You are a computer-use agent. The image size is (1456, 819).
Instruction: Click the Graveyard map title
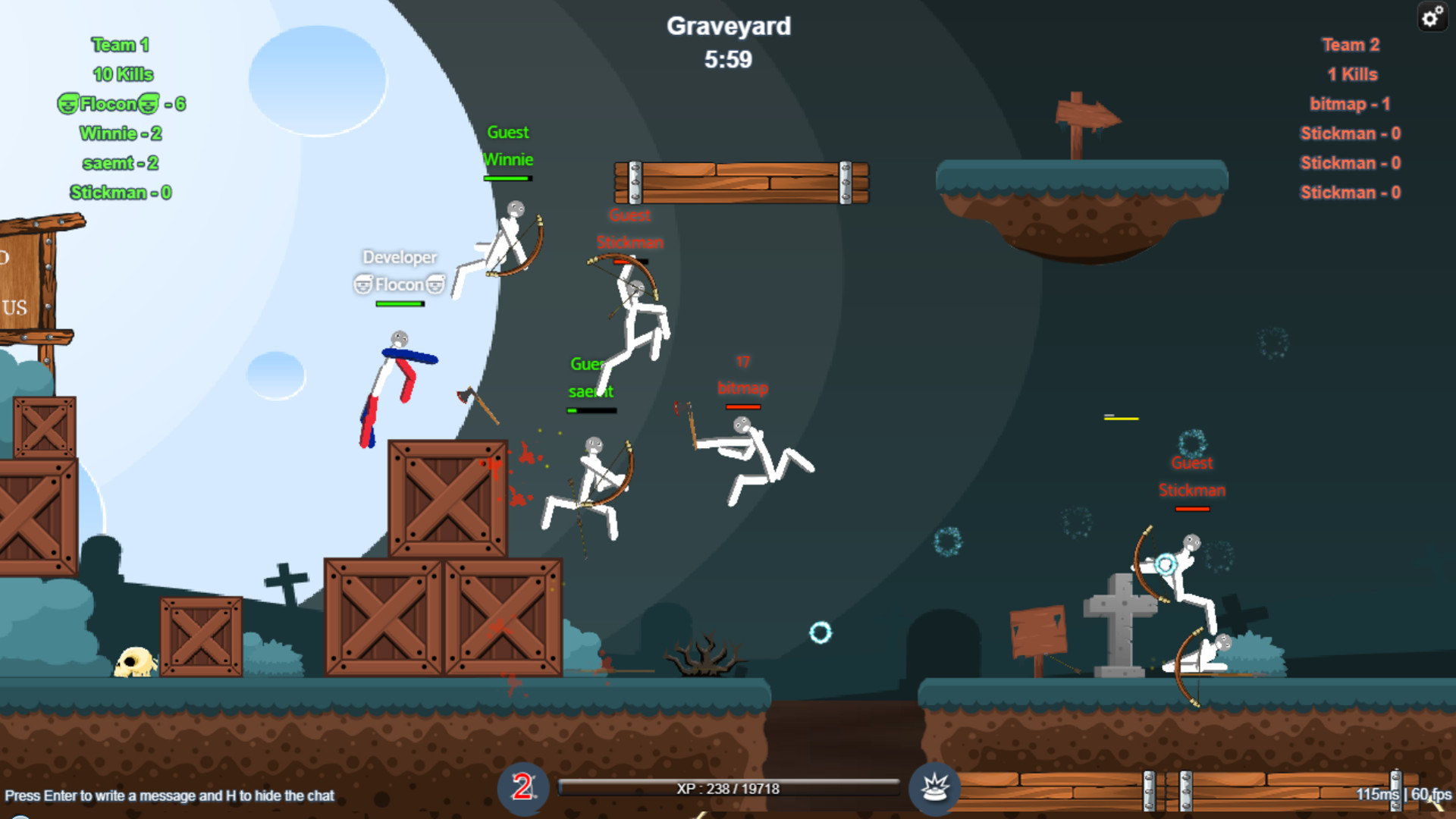pos(729,27)
